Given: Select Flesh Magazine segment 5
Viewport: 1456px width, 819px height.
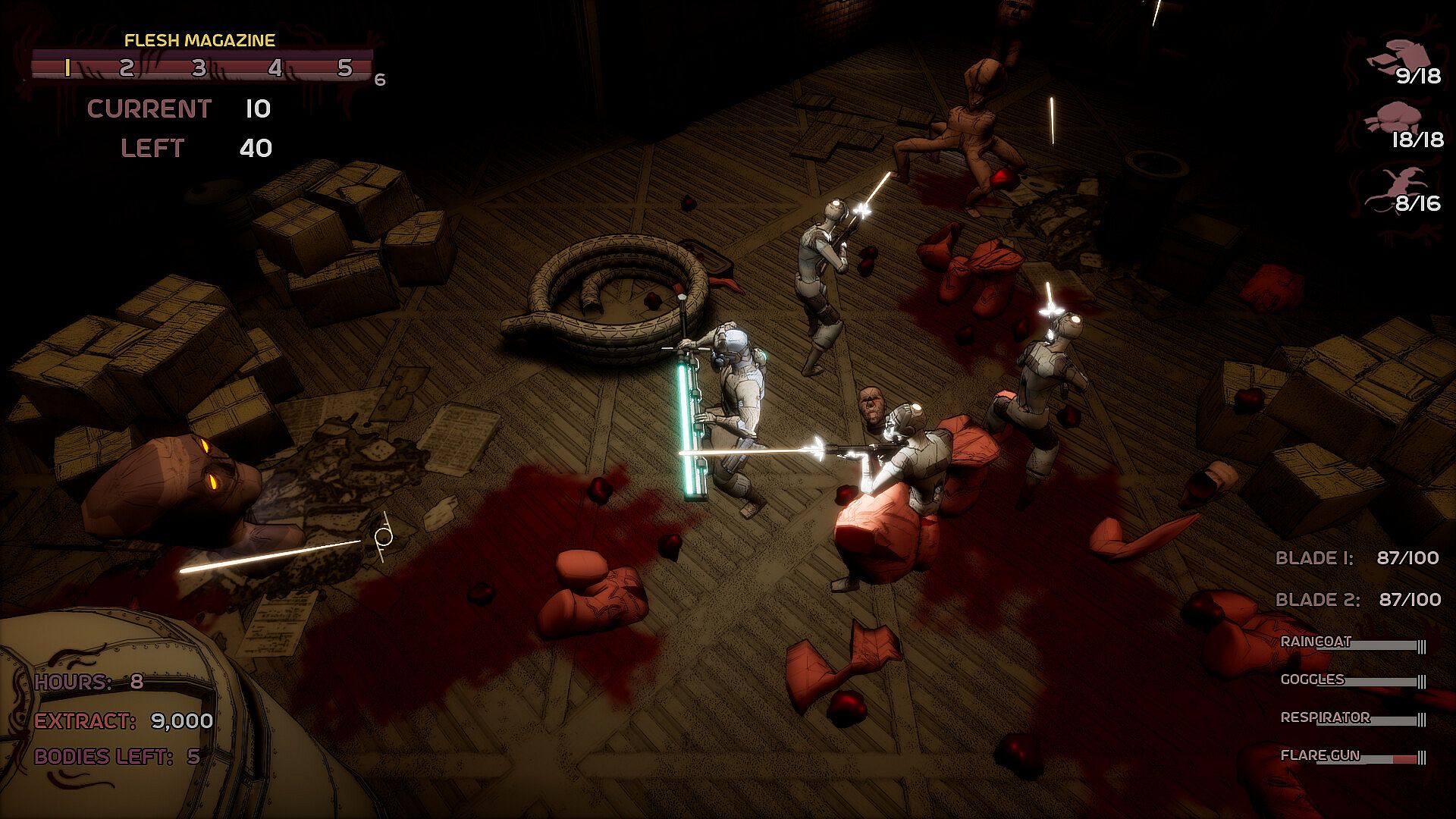Looking at the screenshot, I should (x=345, y=68).
